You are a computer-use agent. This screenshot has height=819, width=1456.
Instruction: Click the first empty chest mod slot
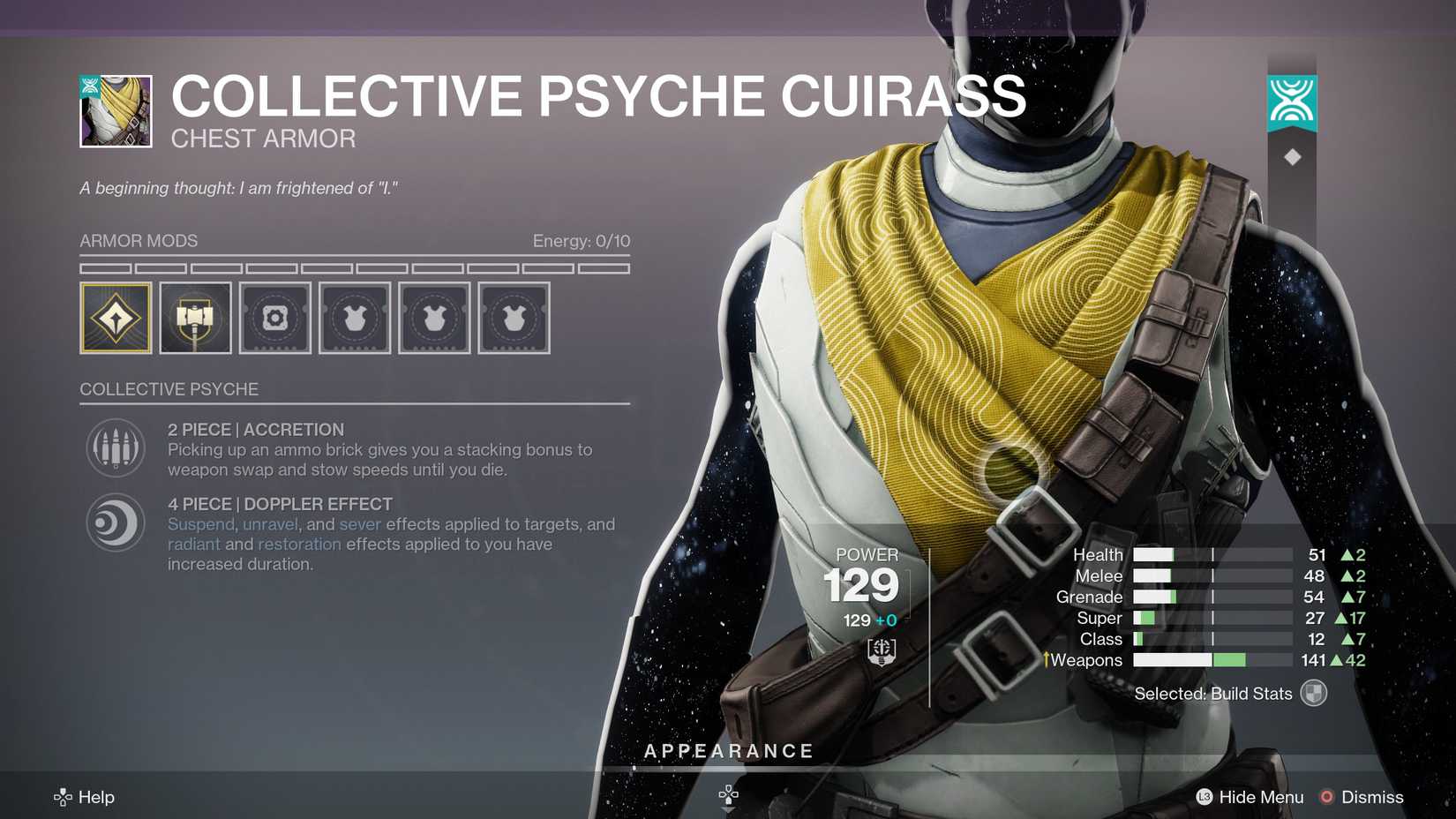[354, 318]
